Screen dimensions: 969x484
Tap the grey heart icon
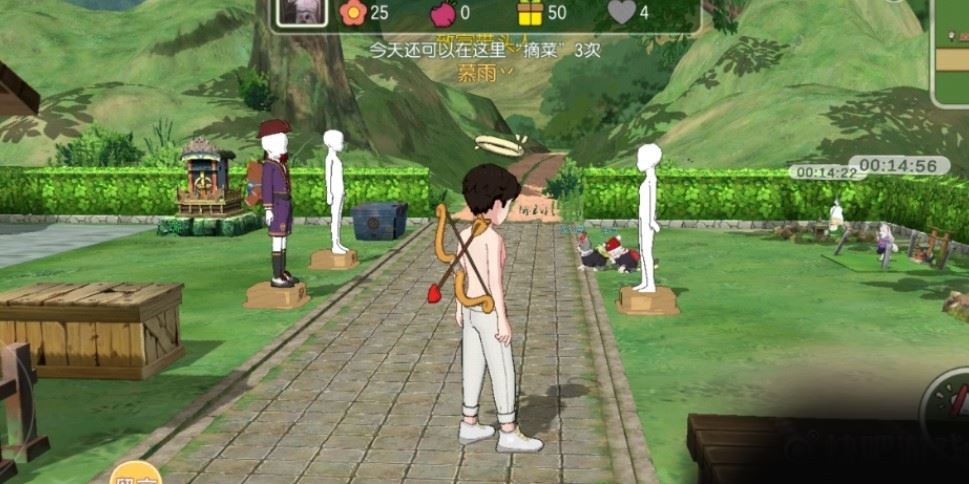[621, 12]
